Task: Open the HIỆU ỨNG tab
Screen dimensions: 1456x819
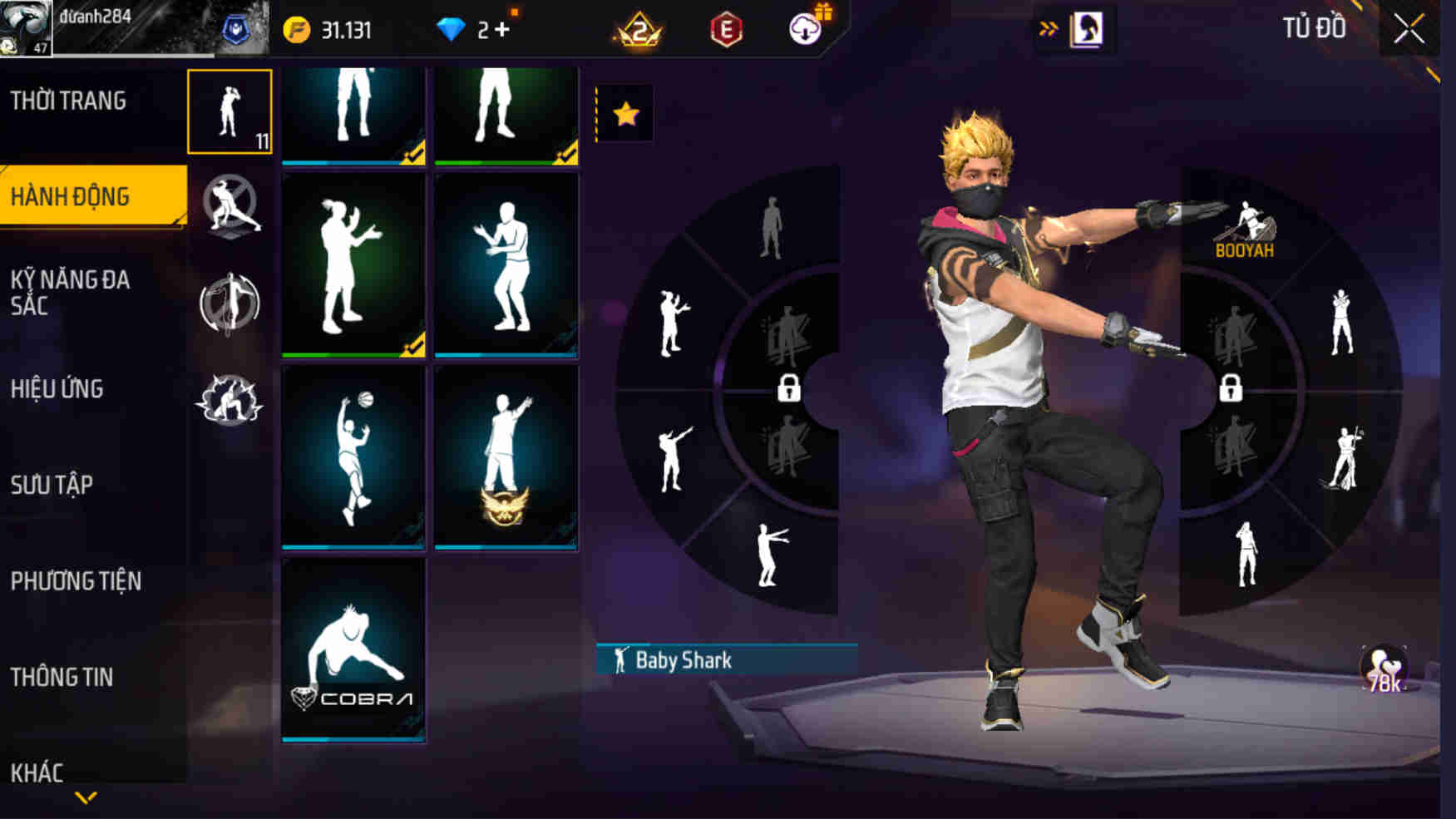Action: click(x=58, y=387)
